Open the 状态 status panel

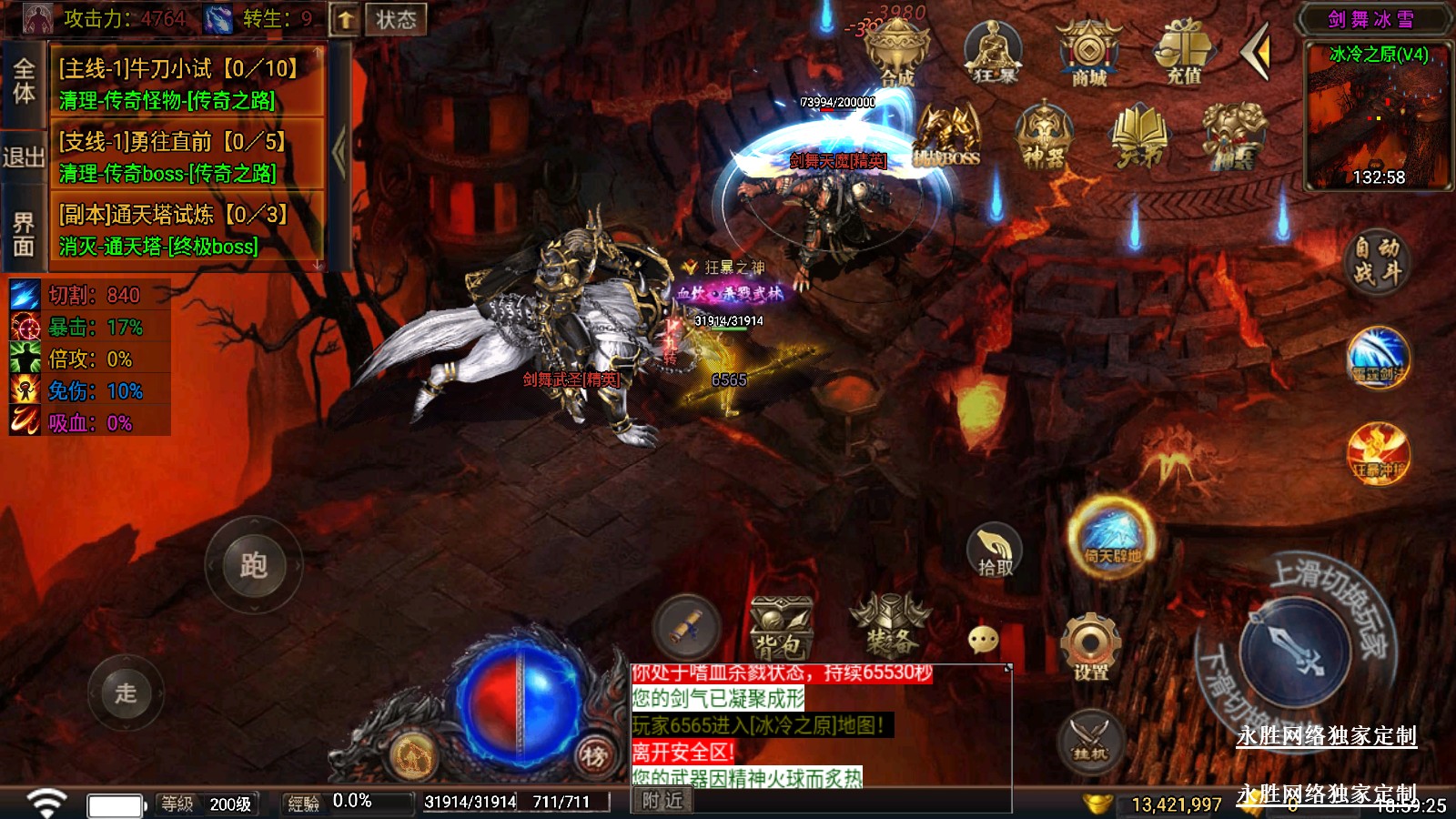396,19
